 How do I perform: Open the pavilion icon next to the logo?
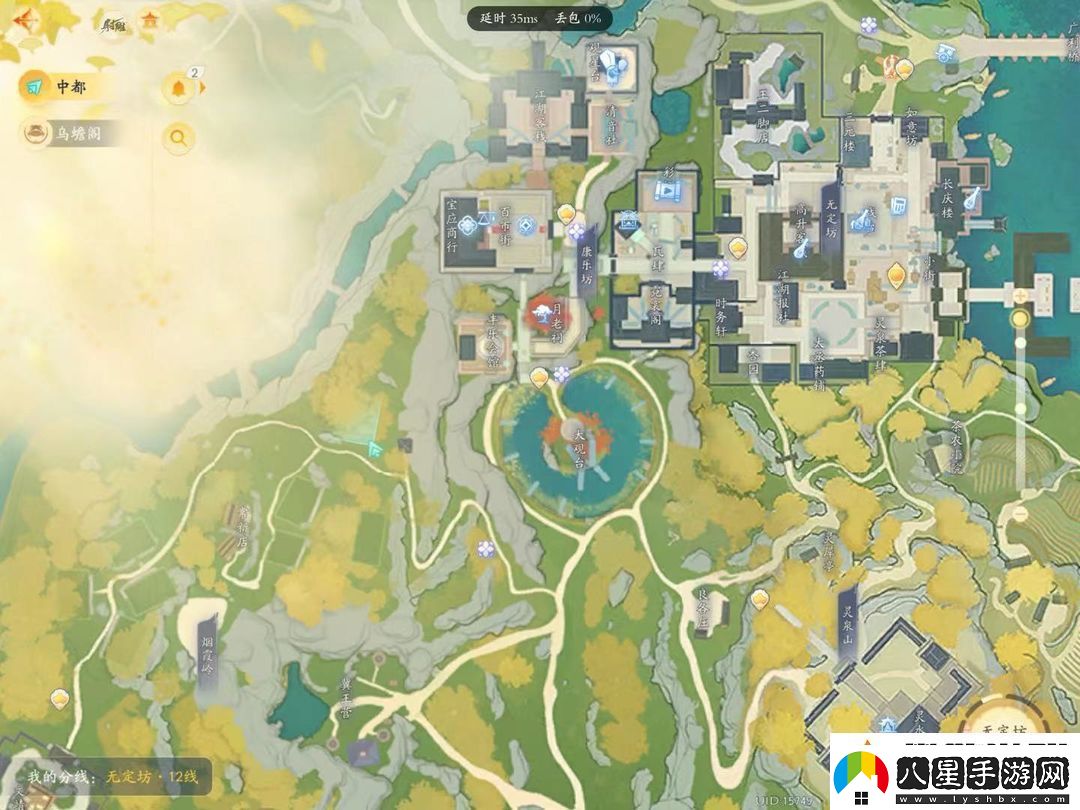coord(150,20)
